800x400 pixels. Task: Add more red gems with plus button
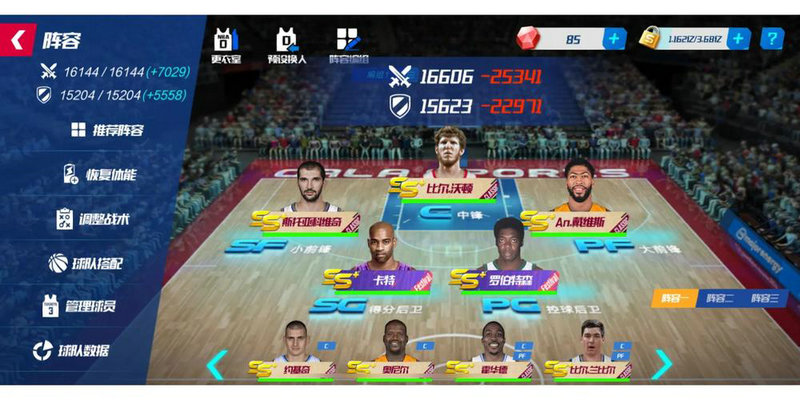tap(613, 40)
